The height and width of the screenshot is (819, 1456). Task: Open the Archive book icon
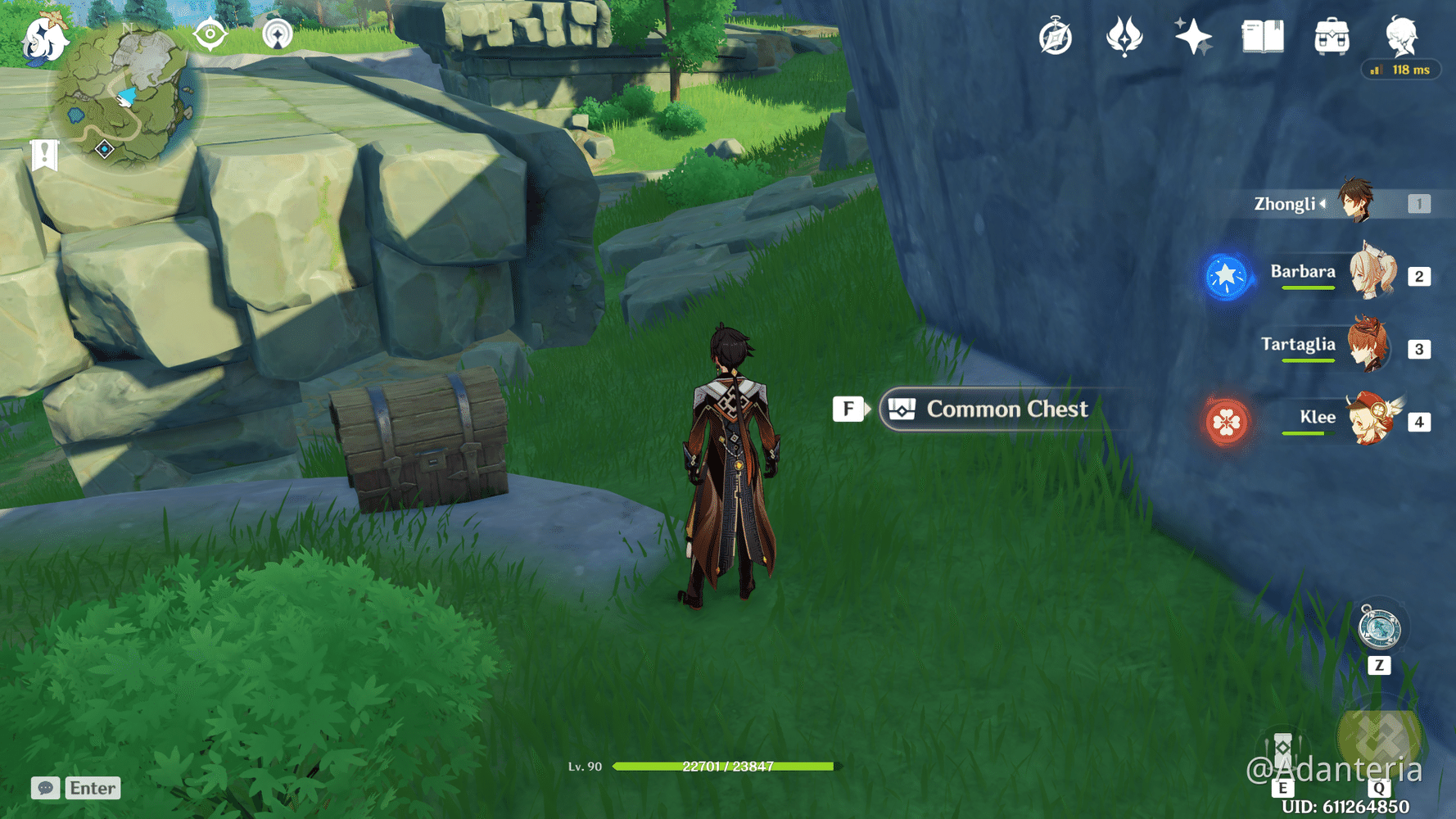(x=1261, y=36)
